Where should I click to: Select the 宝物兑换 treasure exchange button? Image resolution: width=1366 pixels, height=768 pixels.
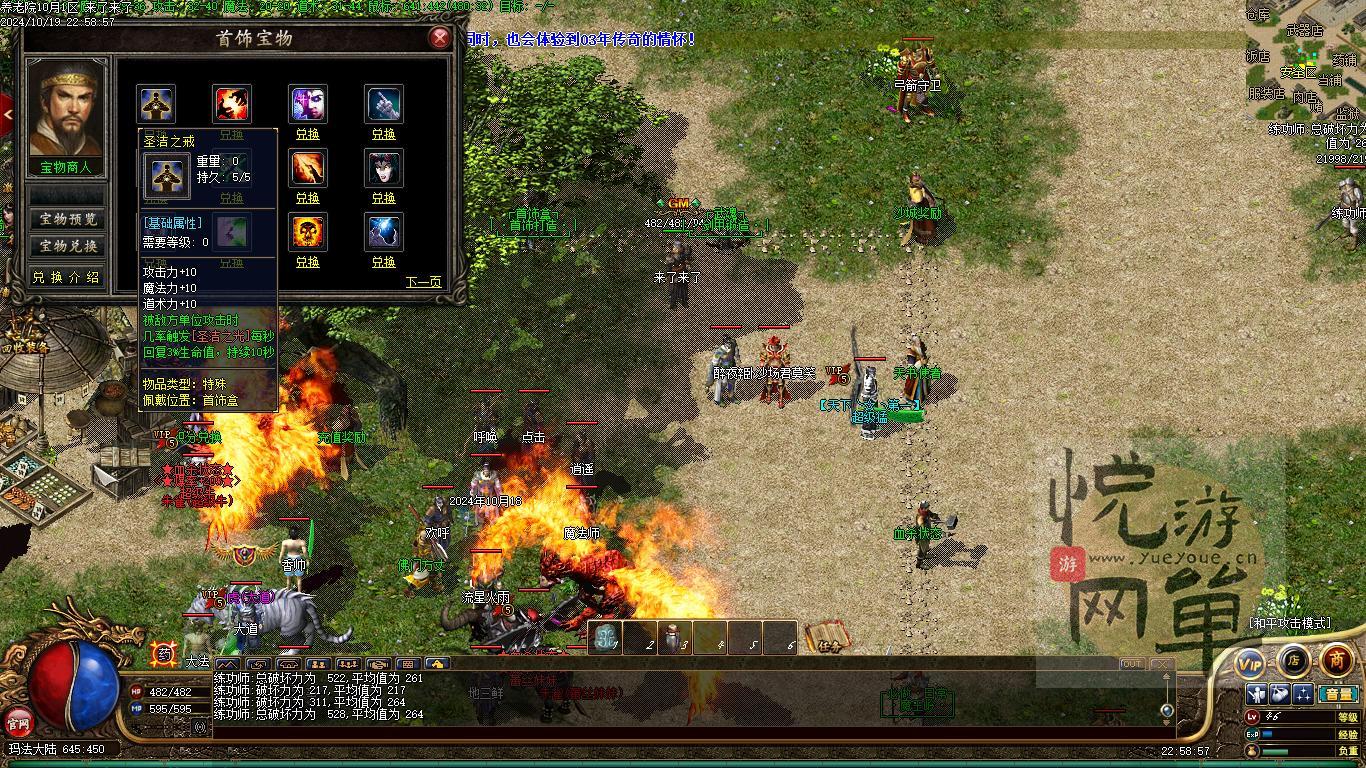68,246
